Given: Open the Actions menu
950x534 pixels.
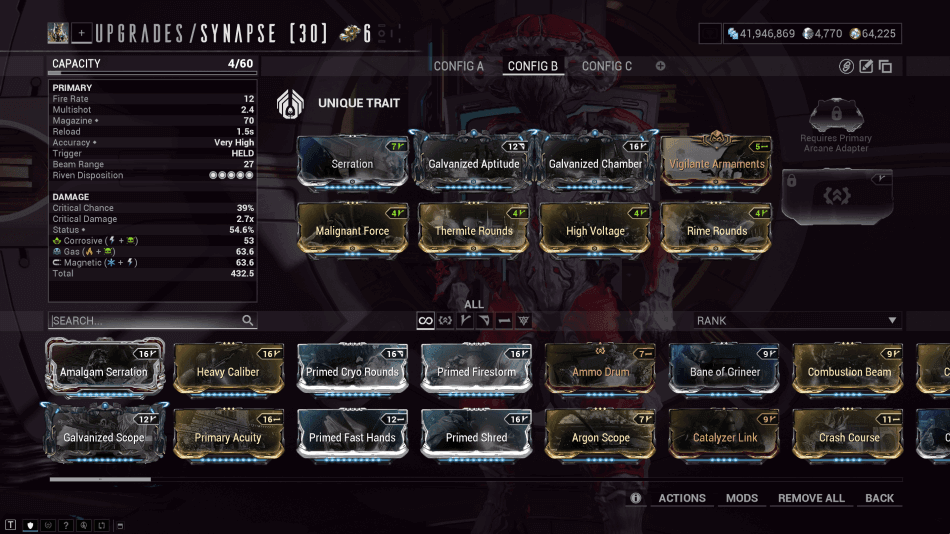Looking at the screenshot, I should 682,498.
